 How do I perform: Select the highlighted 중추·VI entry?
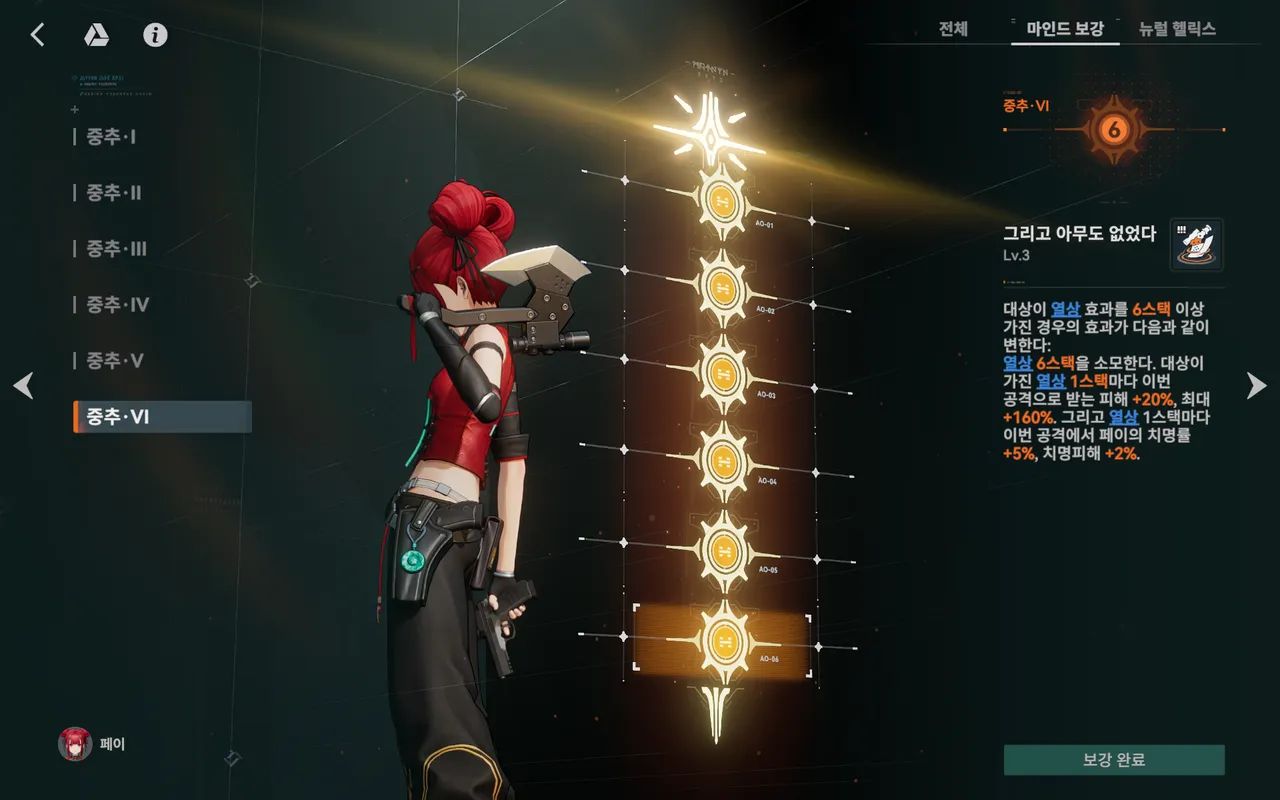coord(162,417)
